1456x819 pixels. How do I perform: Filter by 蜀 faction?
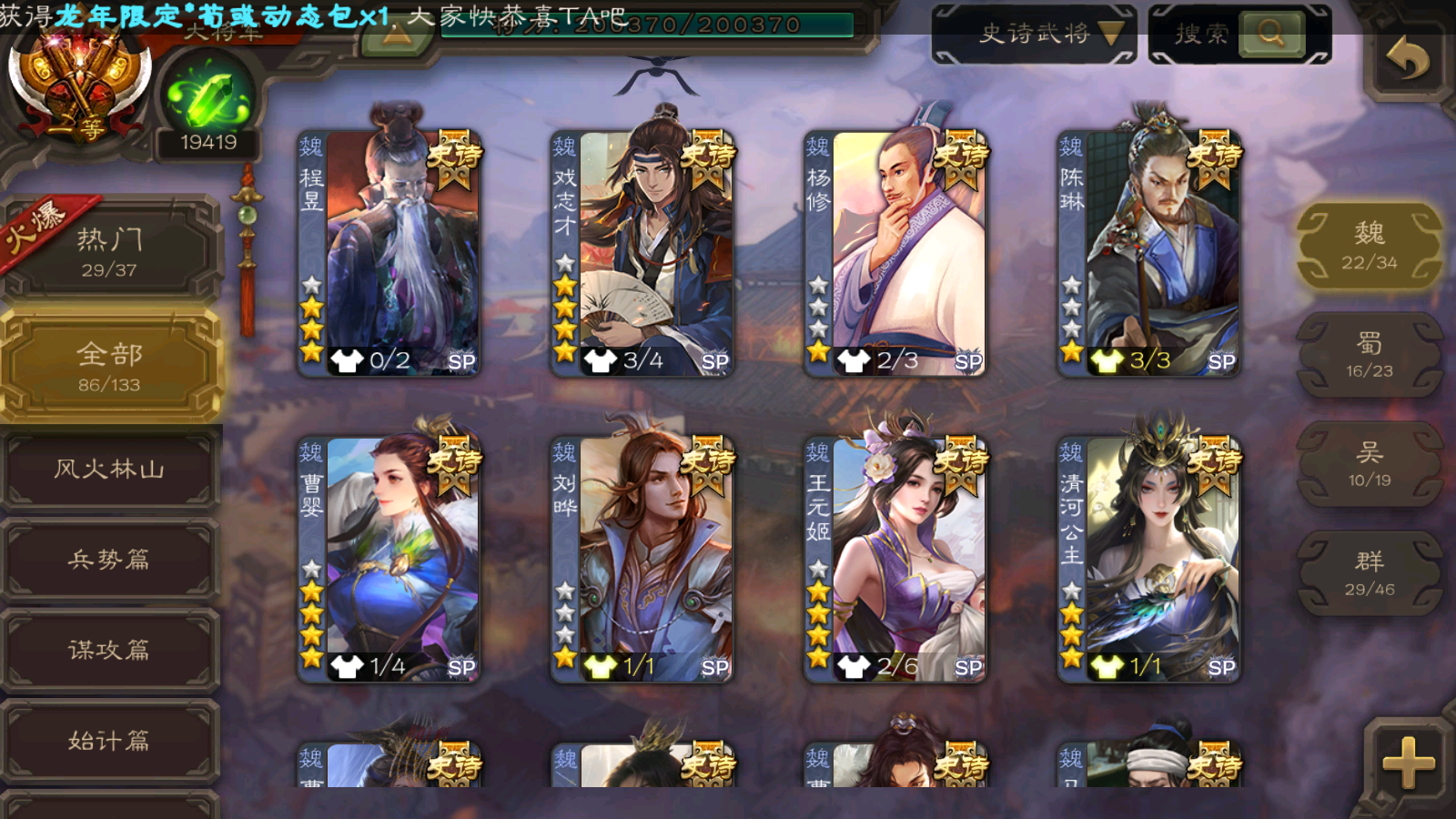(1369, 355)
